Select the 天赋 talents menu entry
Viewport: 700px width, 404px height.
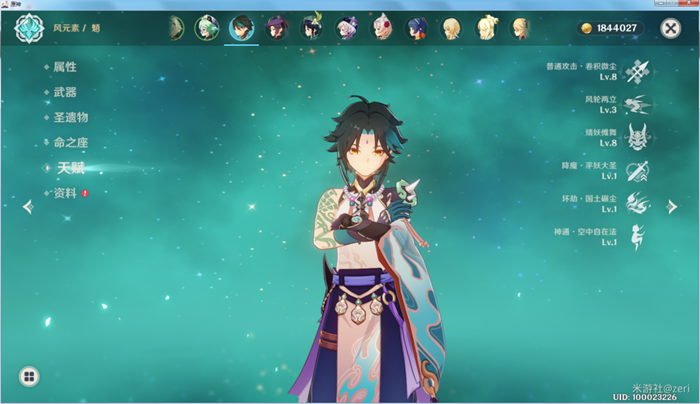point(70,168)
